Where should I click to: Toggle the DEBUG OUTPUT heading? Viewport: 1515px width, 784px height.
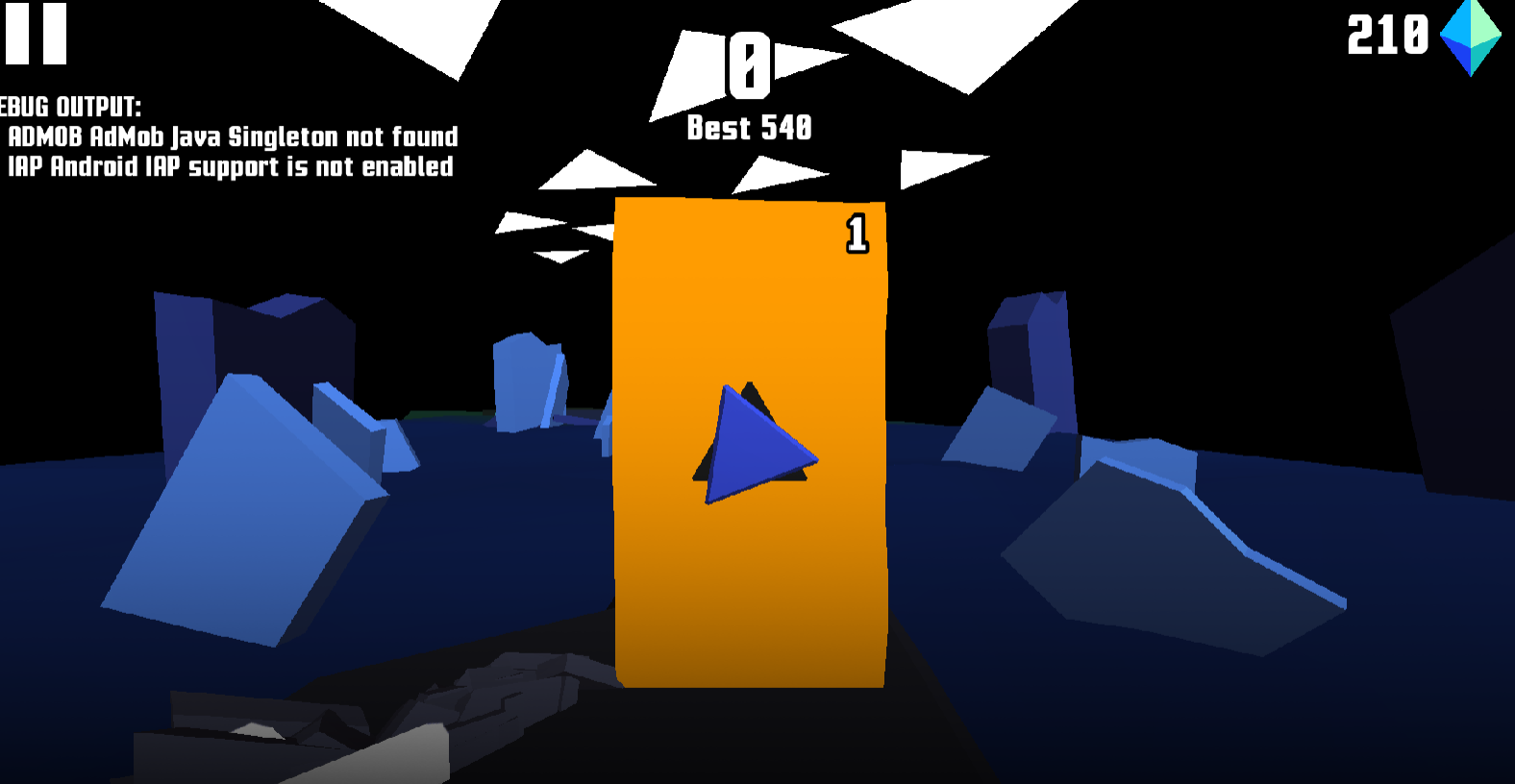tap(70, 106)
